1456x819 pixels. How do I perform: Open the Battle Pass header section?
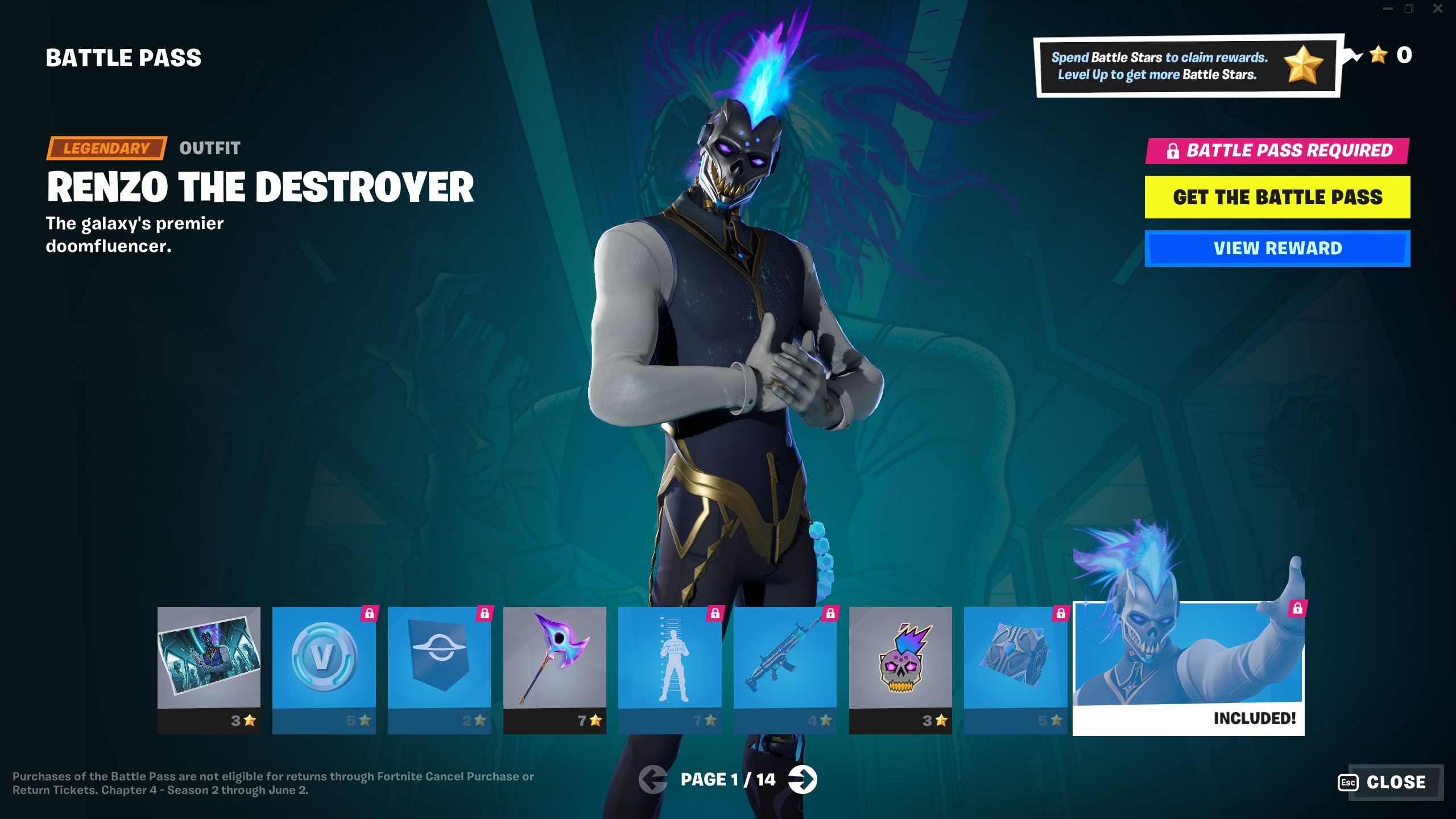pos(124,56)
